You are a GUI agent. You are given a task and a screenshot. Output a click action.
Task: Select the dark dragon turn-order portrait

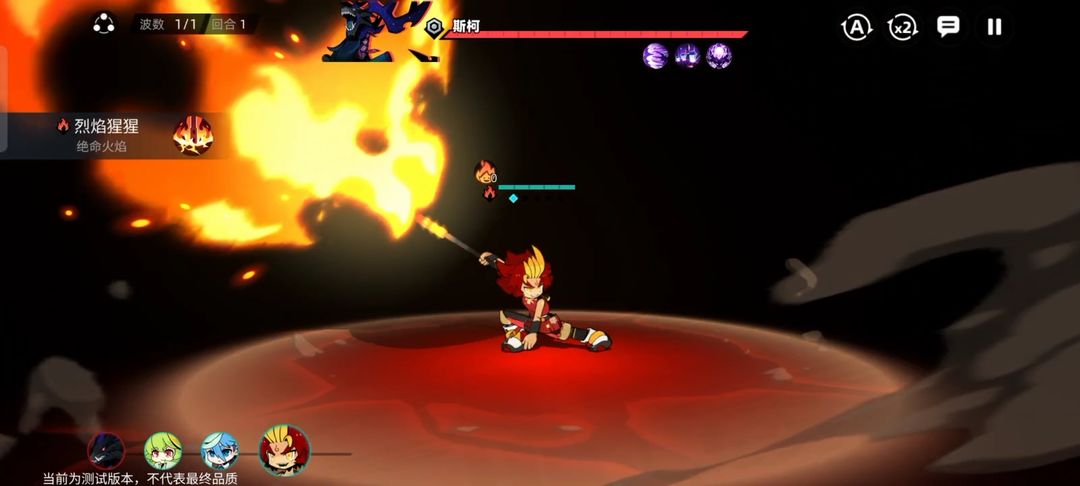tap(106, 451)
